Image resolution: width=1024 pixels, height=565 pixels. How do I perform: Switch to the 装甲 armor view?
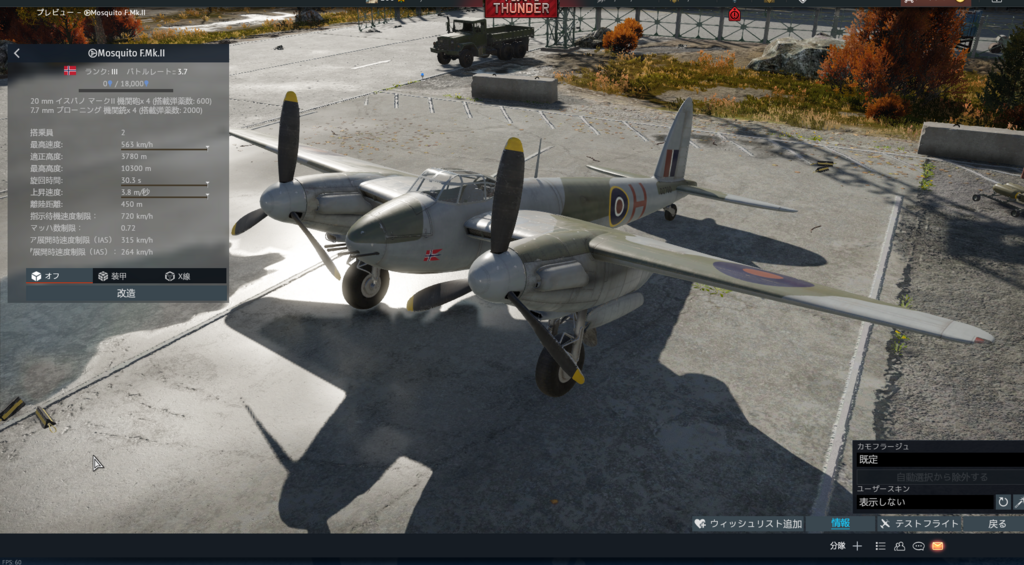coord(111,276)
